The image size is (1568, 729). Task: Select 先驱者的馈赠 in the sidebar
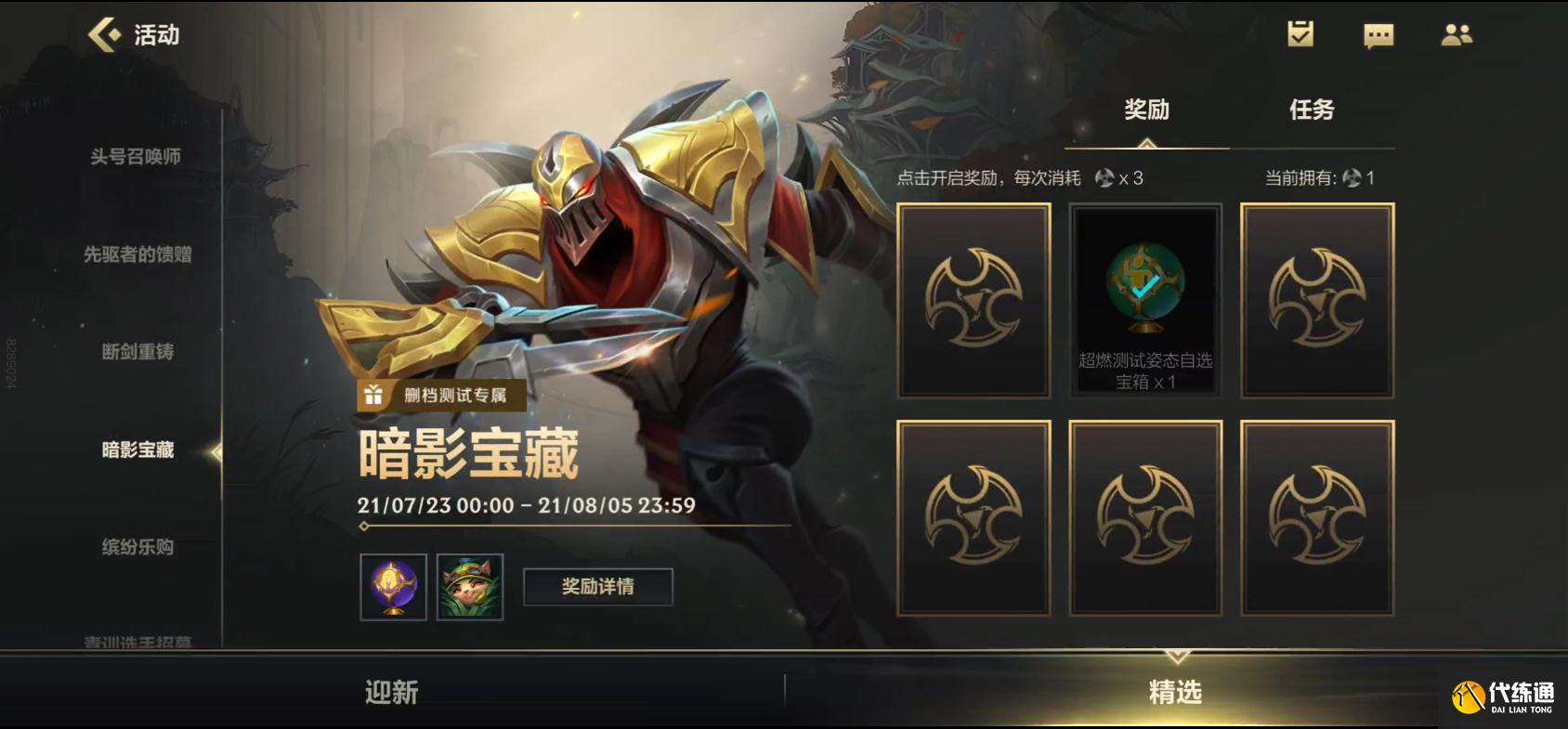[137, 255]
